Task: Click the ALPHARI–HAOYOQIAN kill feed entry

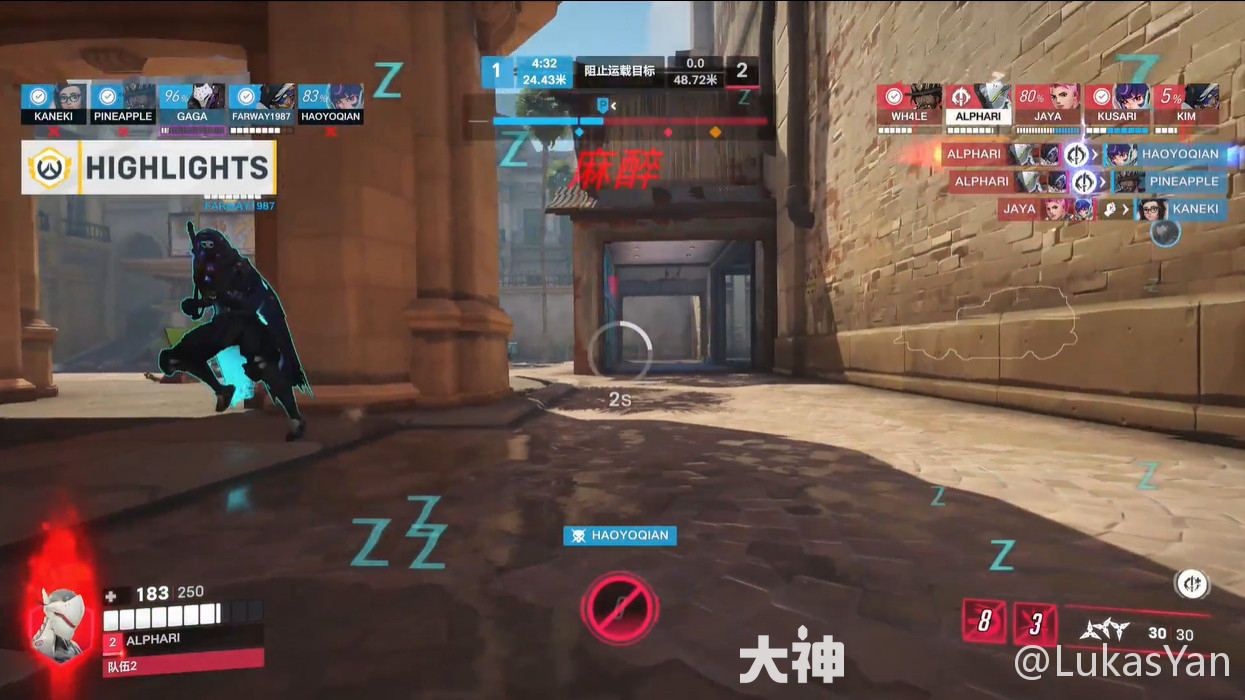Action: click(1083, 154)
